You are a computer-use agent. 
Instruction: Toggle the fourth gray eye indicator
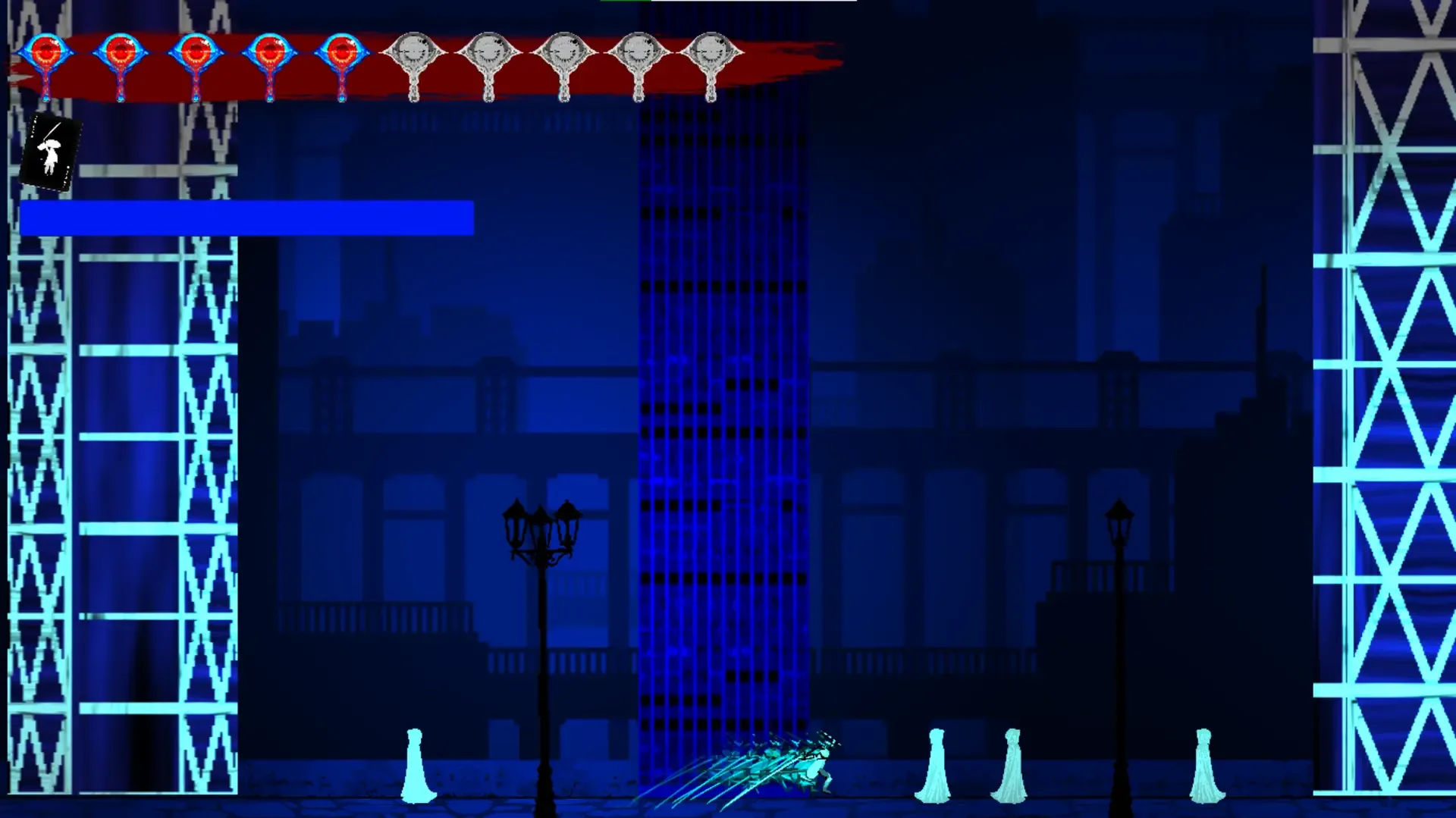click(639, 49)
